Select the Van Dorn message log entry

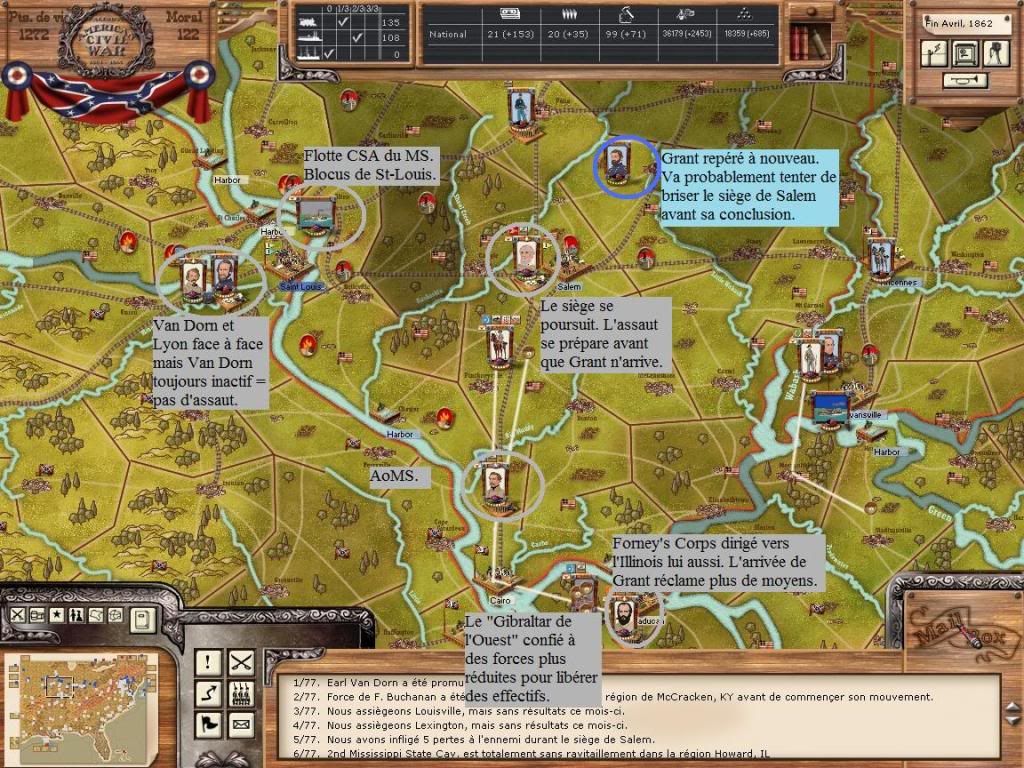point(400,682)
